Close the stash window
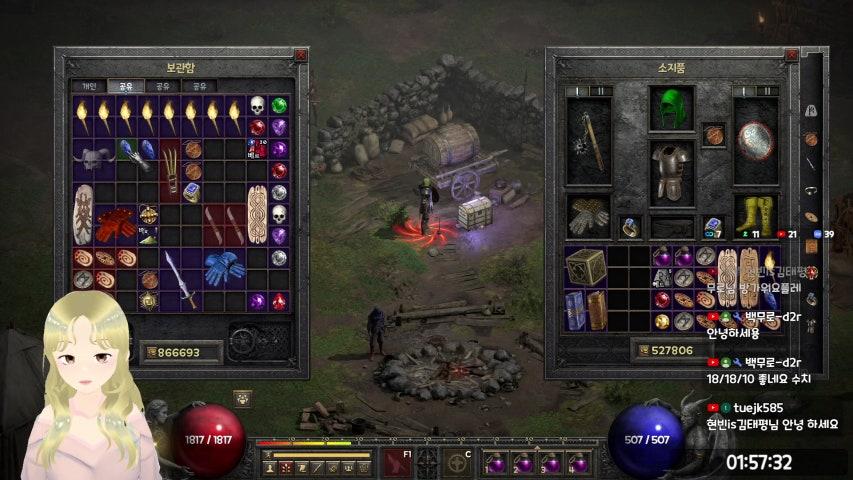Image resolution: width=853 pixels, height=480 pixels. pos(300,56)
